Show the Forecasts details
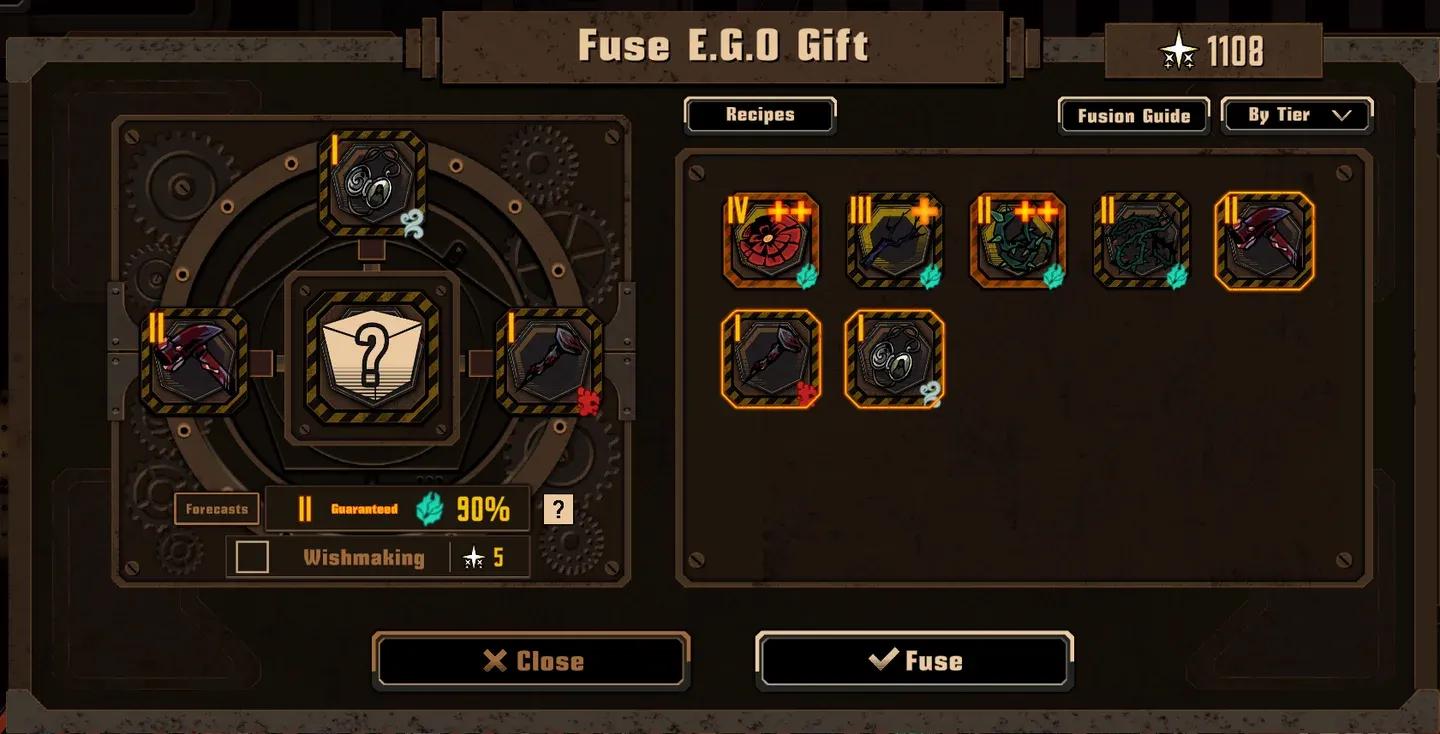This screenshot has height=734, width=1440. click(216, 509)
